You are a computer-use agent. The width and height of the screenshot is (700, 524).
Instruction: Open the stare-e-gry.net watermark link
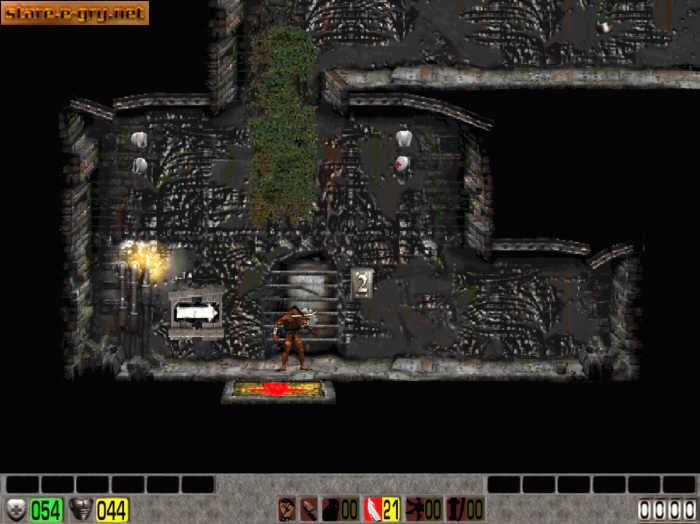(75, 13)
